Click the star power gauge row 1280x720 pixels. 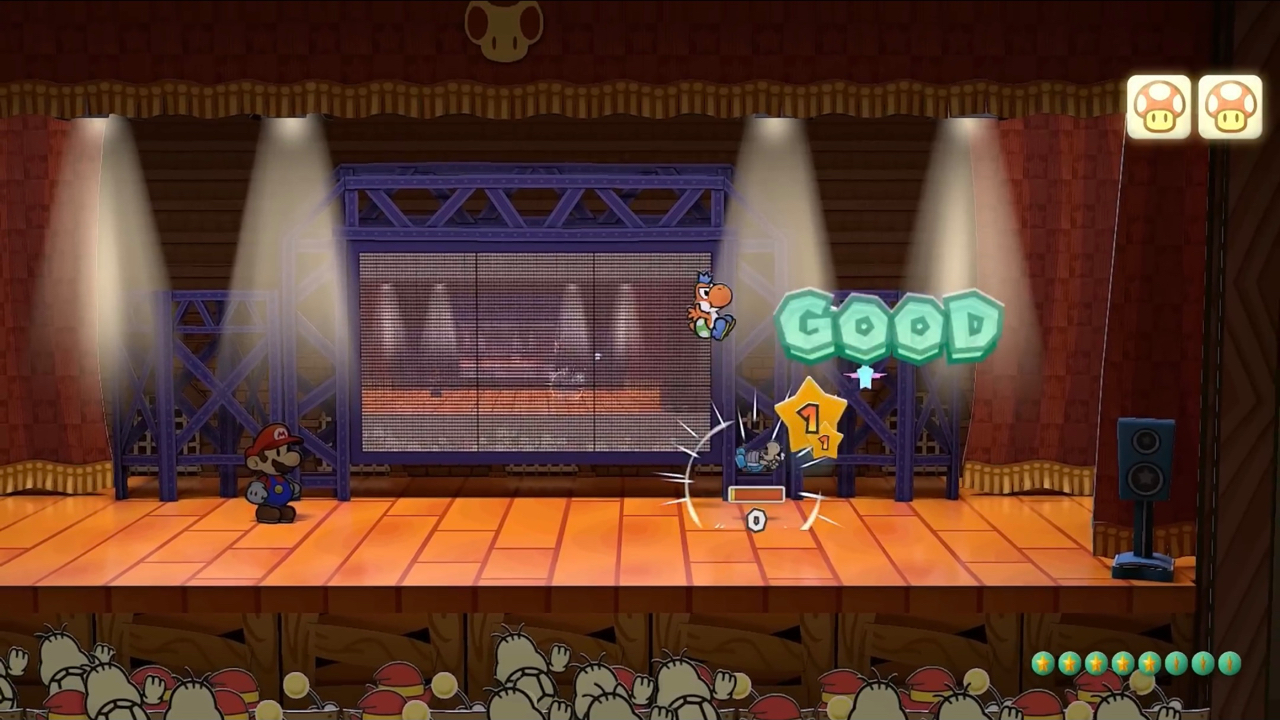tap(1135, 662)
